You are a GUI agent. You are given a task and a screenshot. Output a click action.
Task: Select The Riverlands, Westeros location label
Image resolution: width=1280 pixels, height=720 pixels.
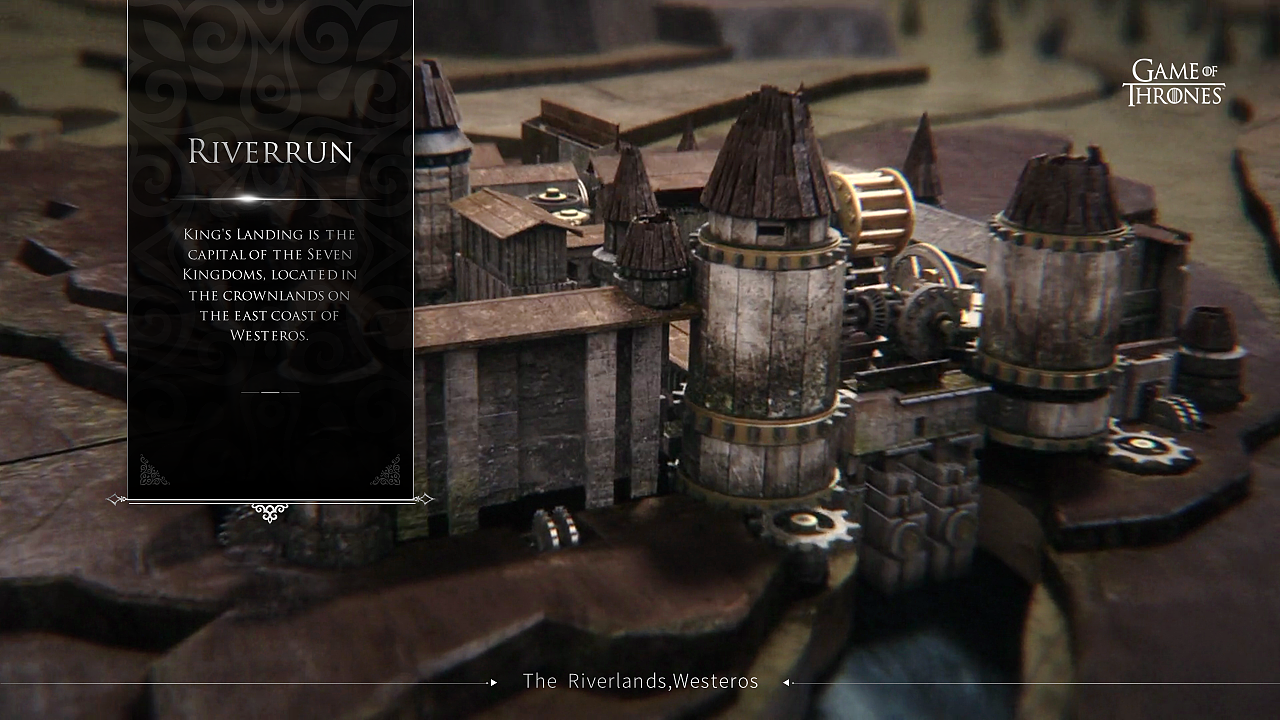tap(640, 682)
